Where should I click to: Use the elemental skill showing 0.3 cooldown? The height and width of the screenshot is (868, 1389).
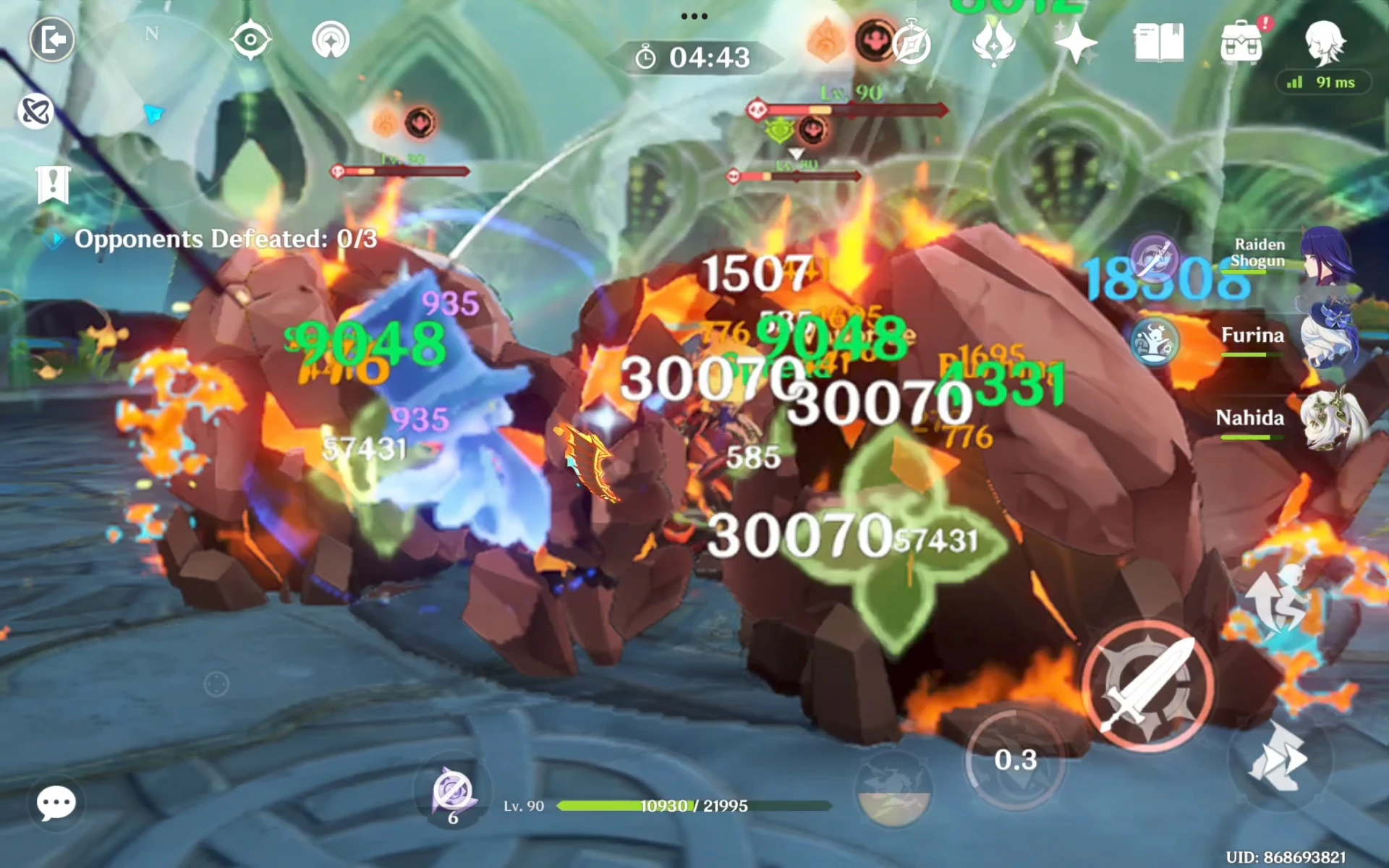click(1016, 761)
